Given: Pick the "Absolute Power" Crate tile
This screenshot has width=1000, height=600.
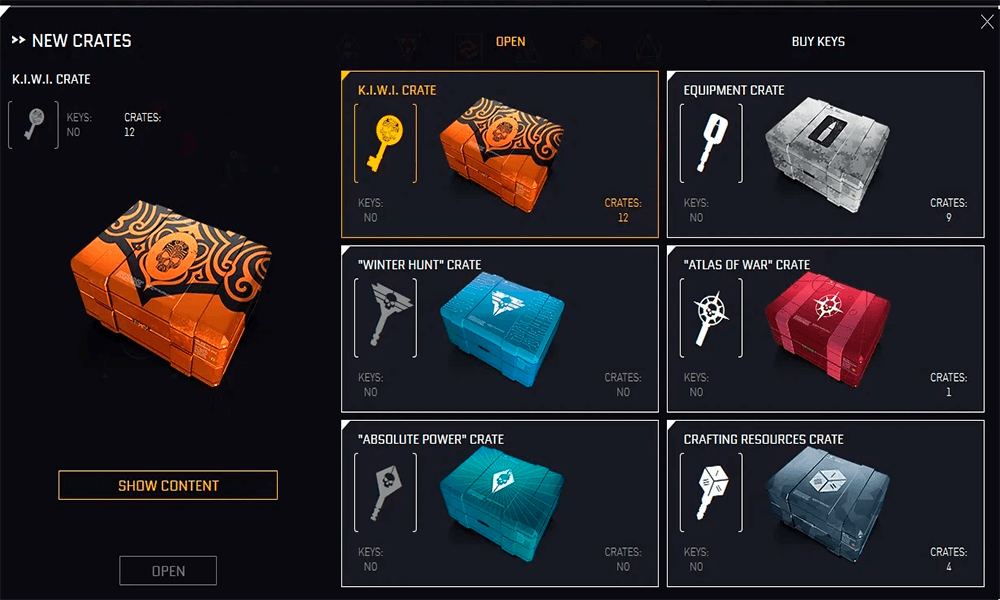Looking at the screenshot, I should (x=500, y=503).
